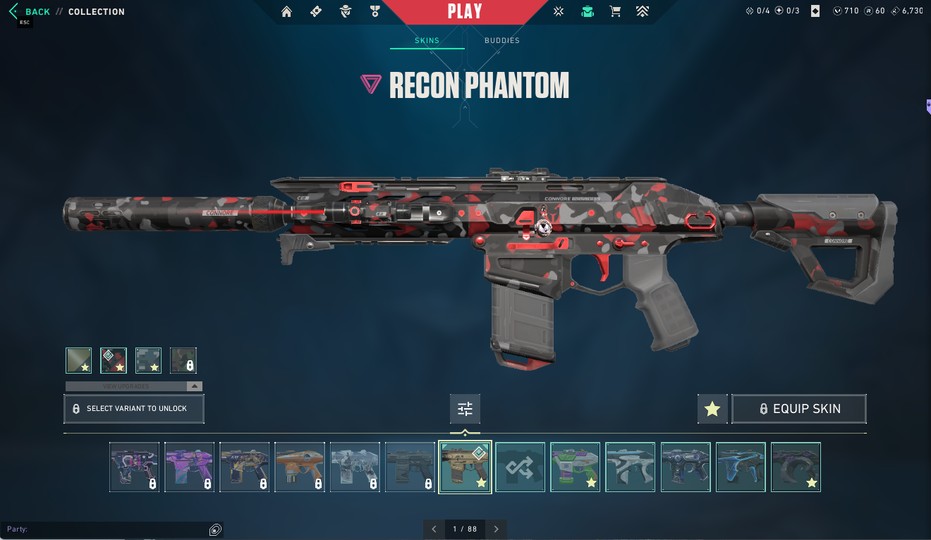Equip the Recon Phantom skin
The width and height of the screenshot is (931, 540).
coord(799,409)
